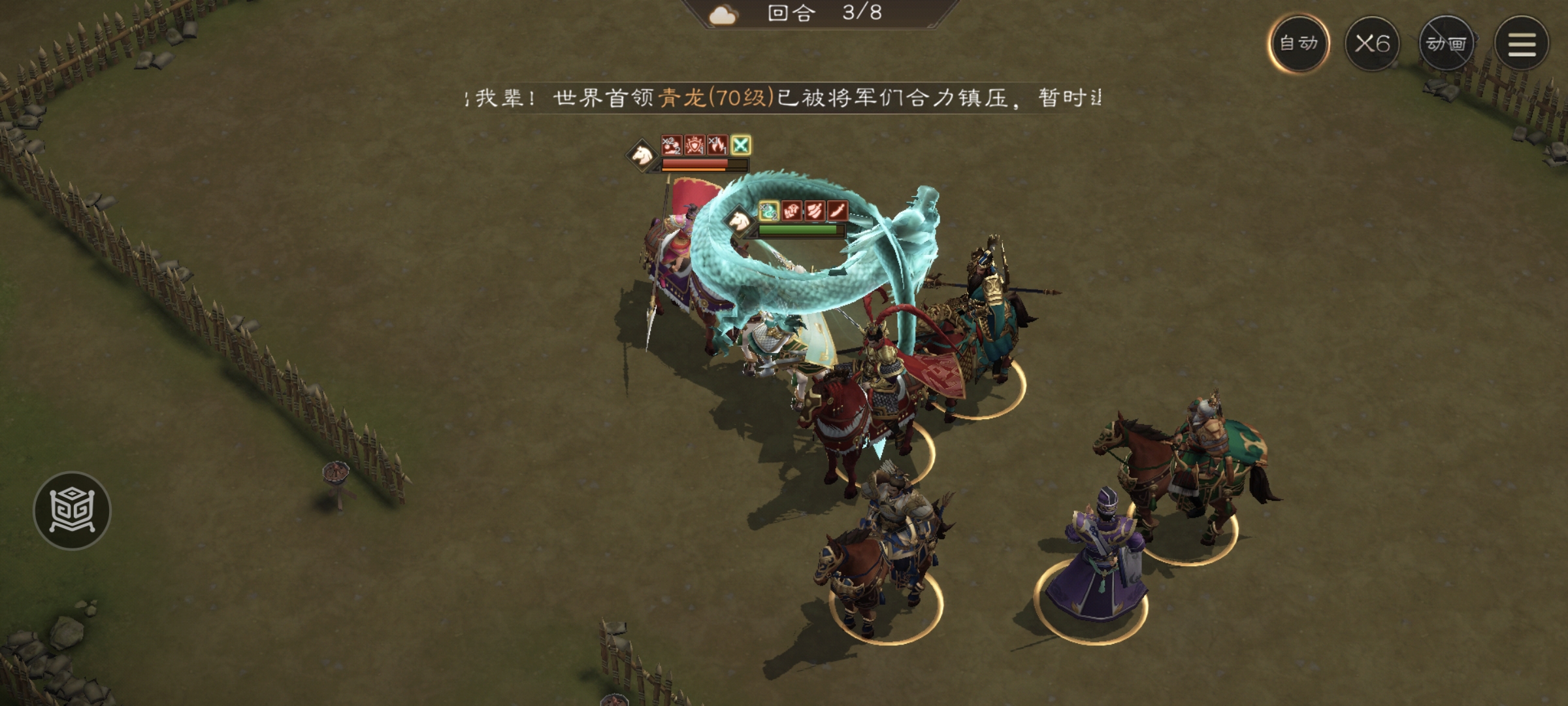Screen dimensions: 1568x706
Task: Inspect the shield debuff icon above the boss
Action: coord(694,145)
